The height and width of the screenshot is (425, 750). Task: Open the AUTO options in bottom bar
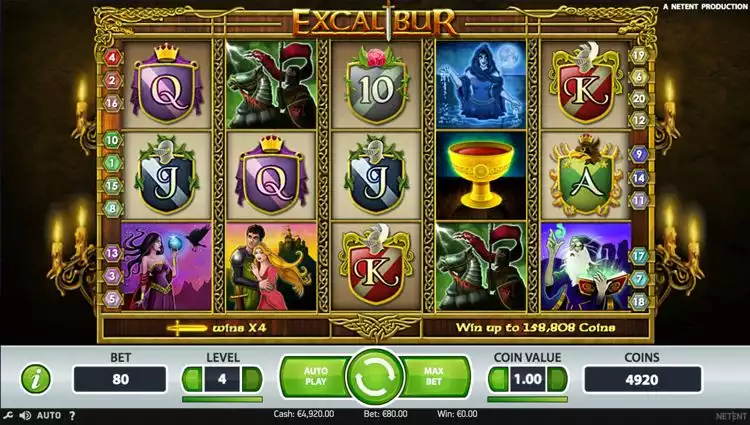pos(50,415)
